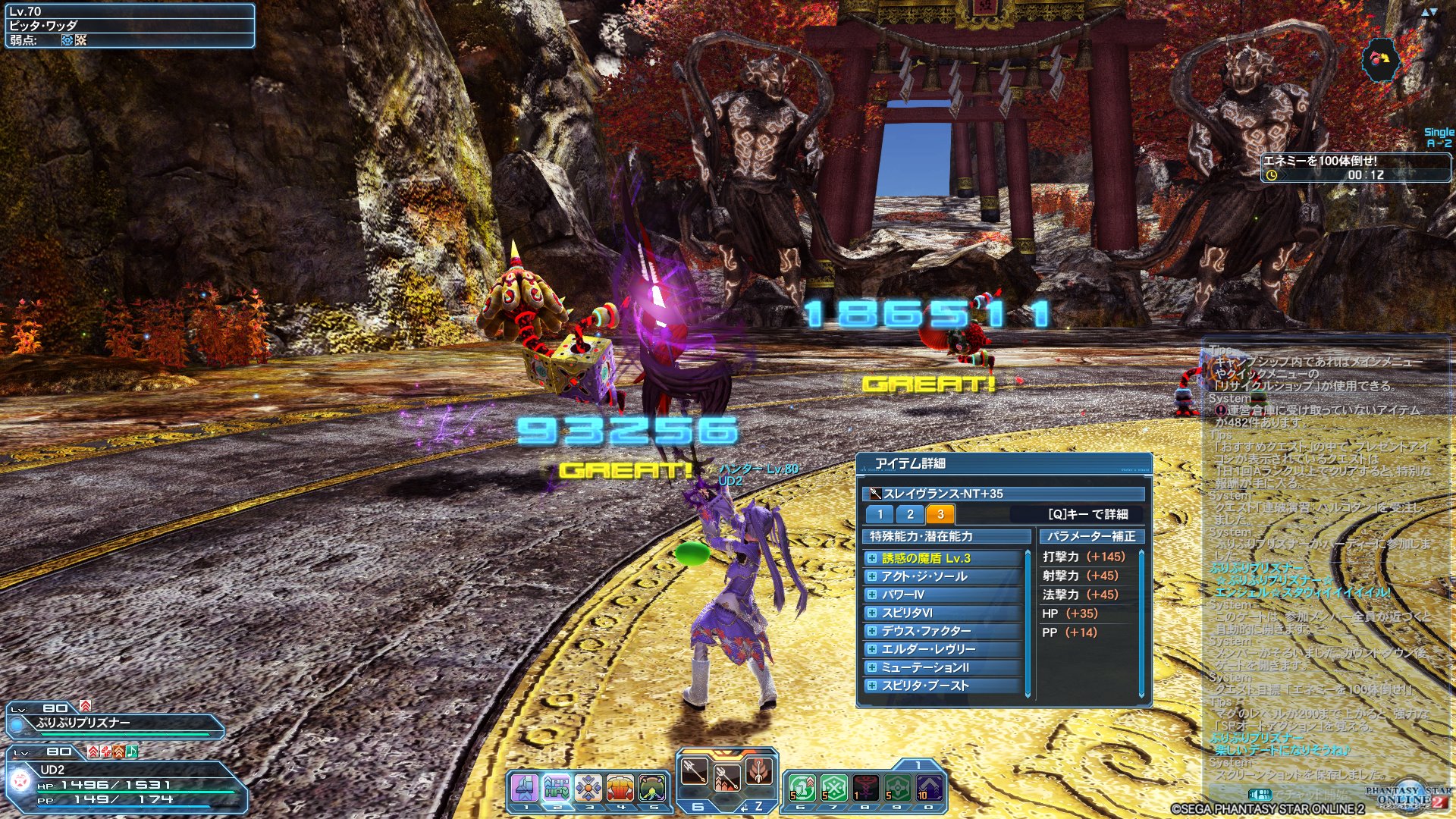Click the partisan weapon icon above slot 6
The image size is (1456, 819).
694,772
